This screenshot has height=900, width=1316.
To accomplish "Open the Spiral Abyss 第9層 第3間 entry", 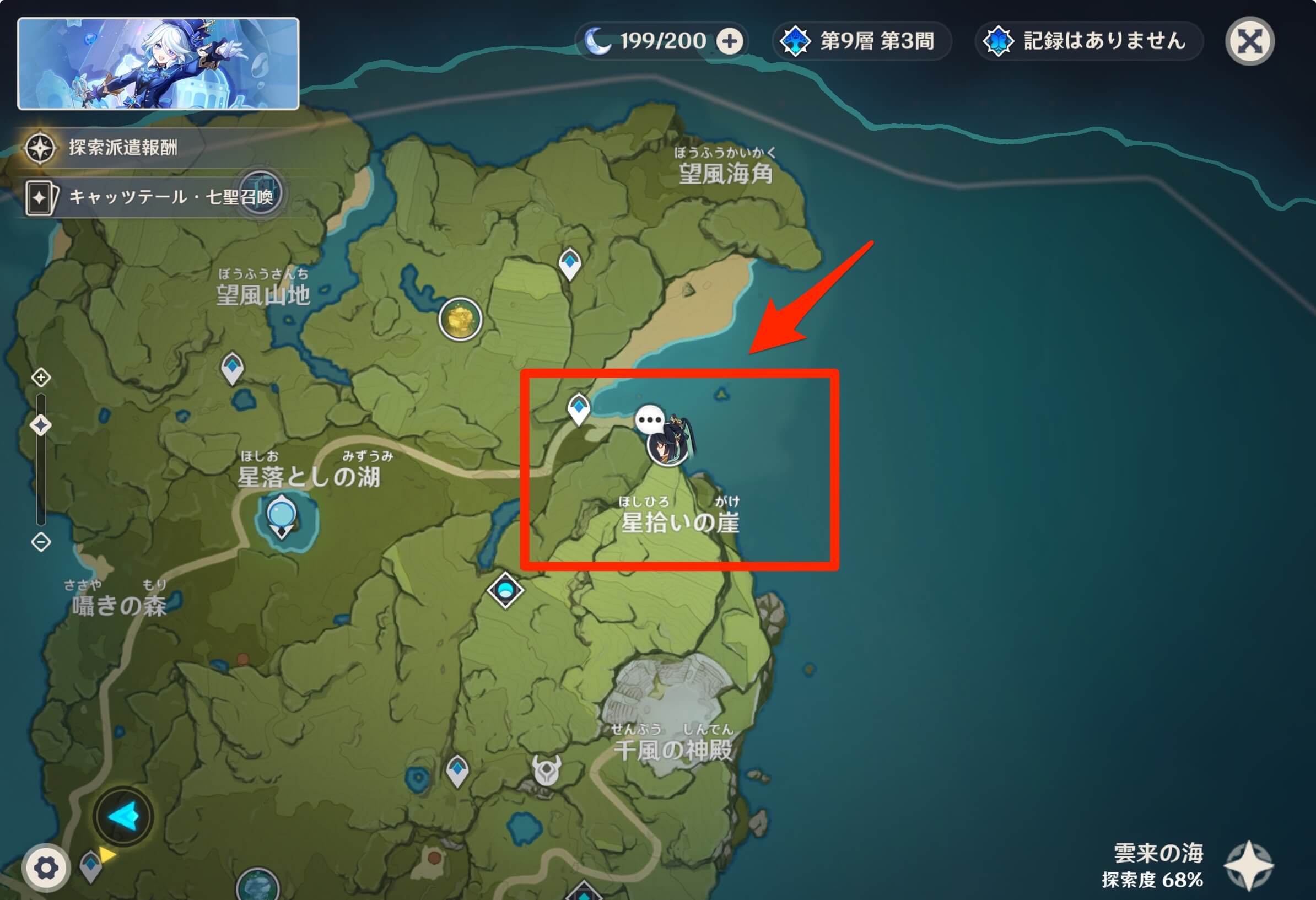I will [862, 41].
